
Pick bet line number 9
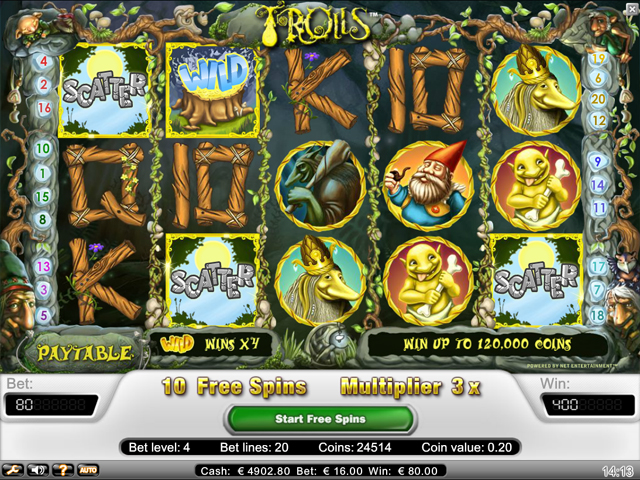coord(598,160)
